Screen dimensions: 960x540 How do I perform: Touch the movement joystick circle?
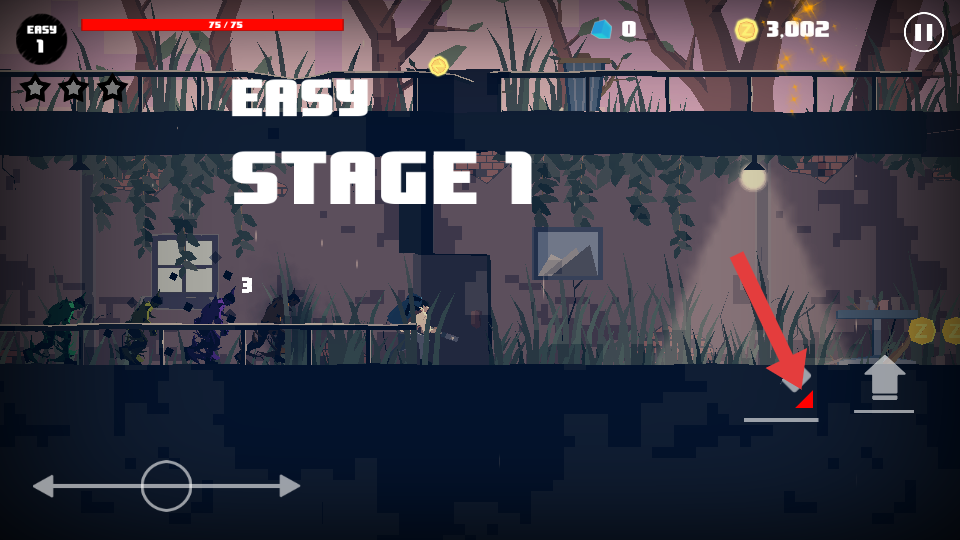pyautogui.click(x=166, y=486)
